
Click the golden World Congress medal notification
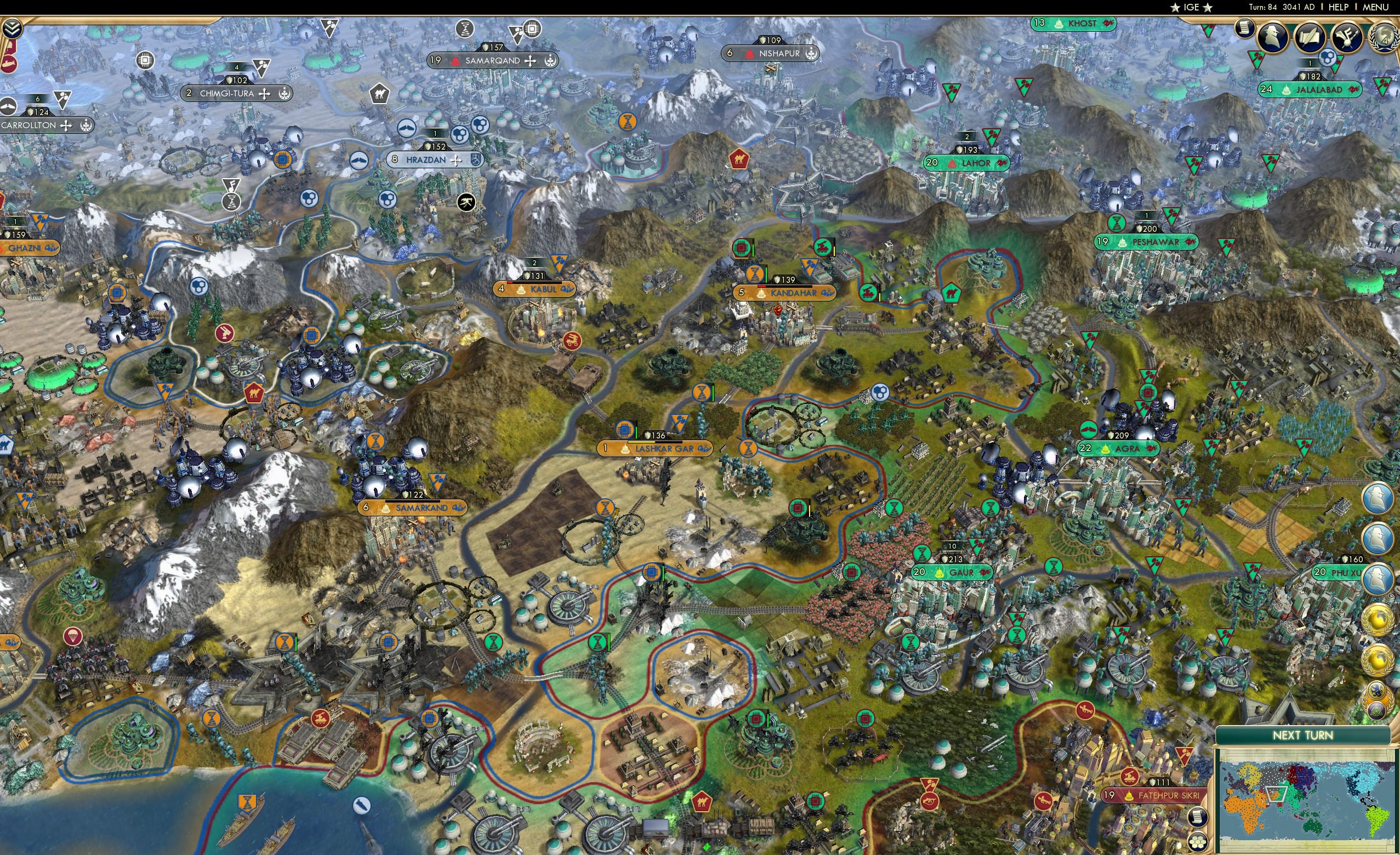pos(1378,620)
